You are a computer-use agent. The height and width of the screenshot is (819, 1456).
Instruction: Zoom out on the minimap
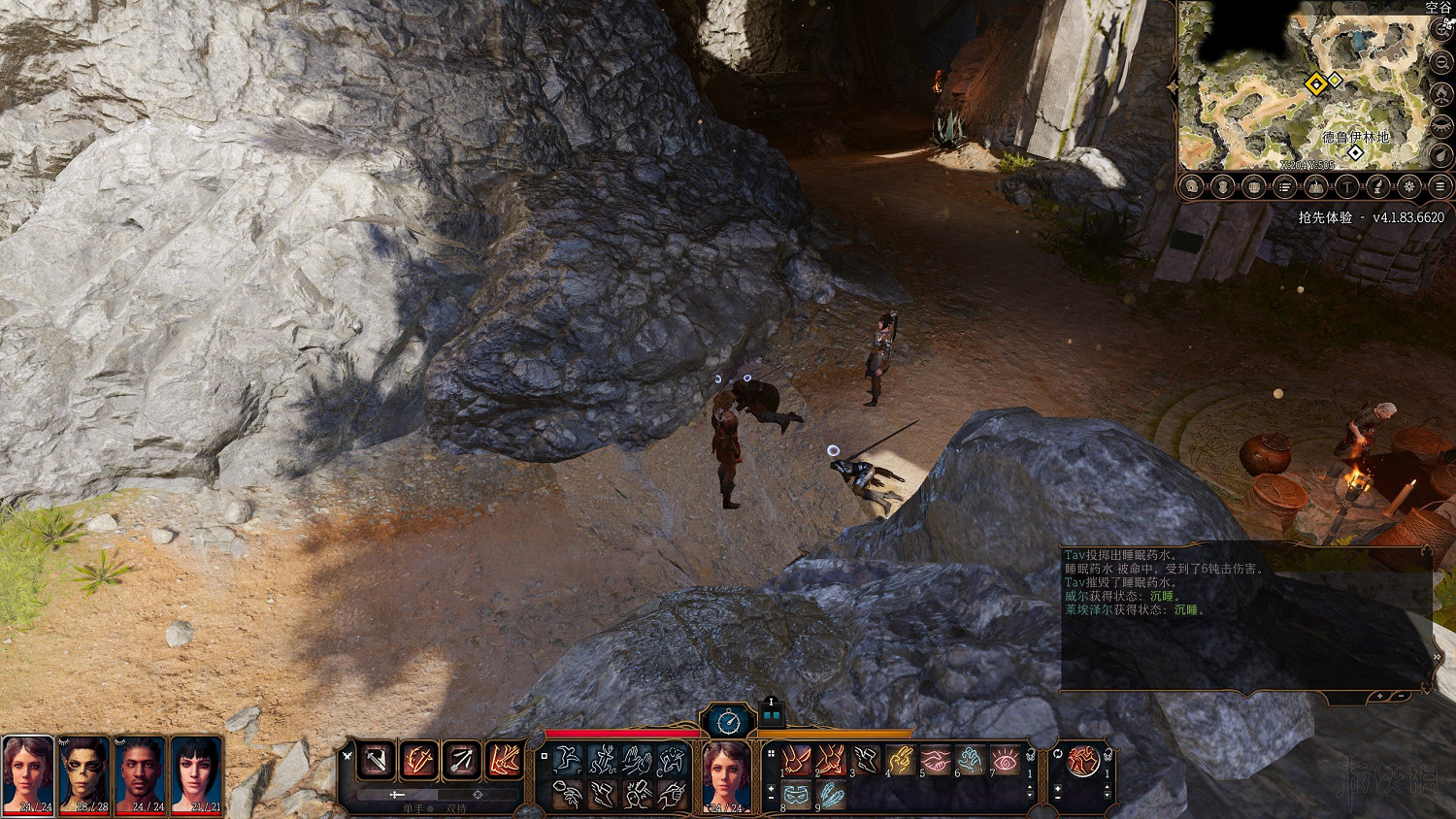point(1440,61)
